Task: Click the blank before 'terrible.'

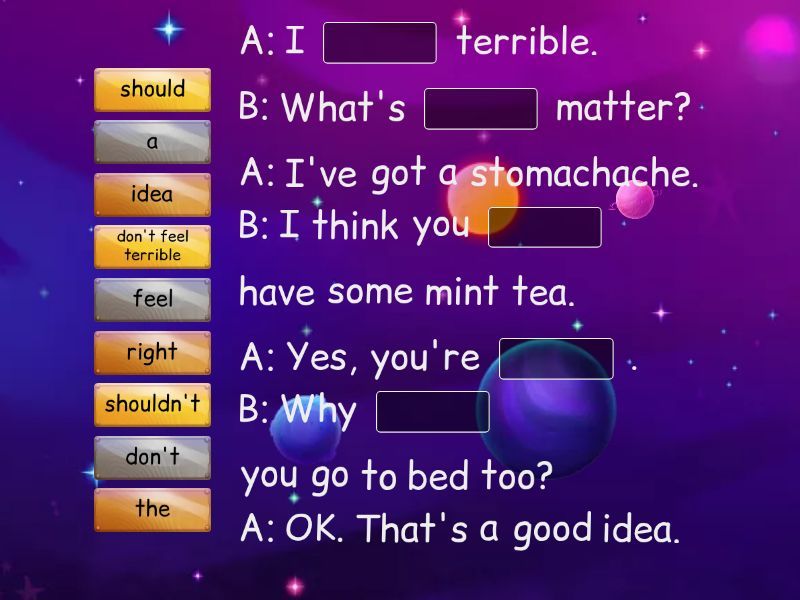Action: (380, 43)
